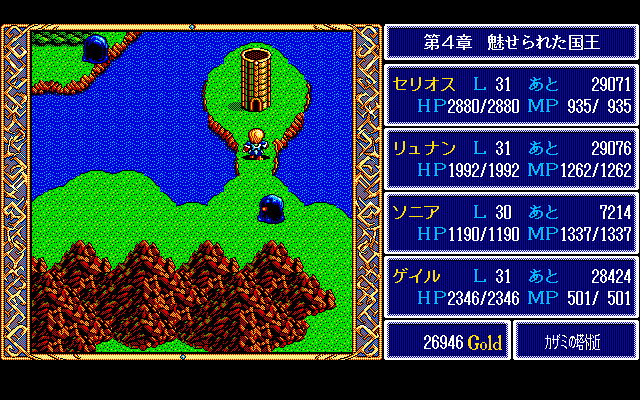Select ソニア's party status row
640x400 pixels.
(511, 223)
